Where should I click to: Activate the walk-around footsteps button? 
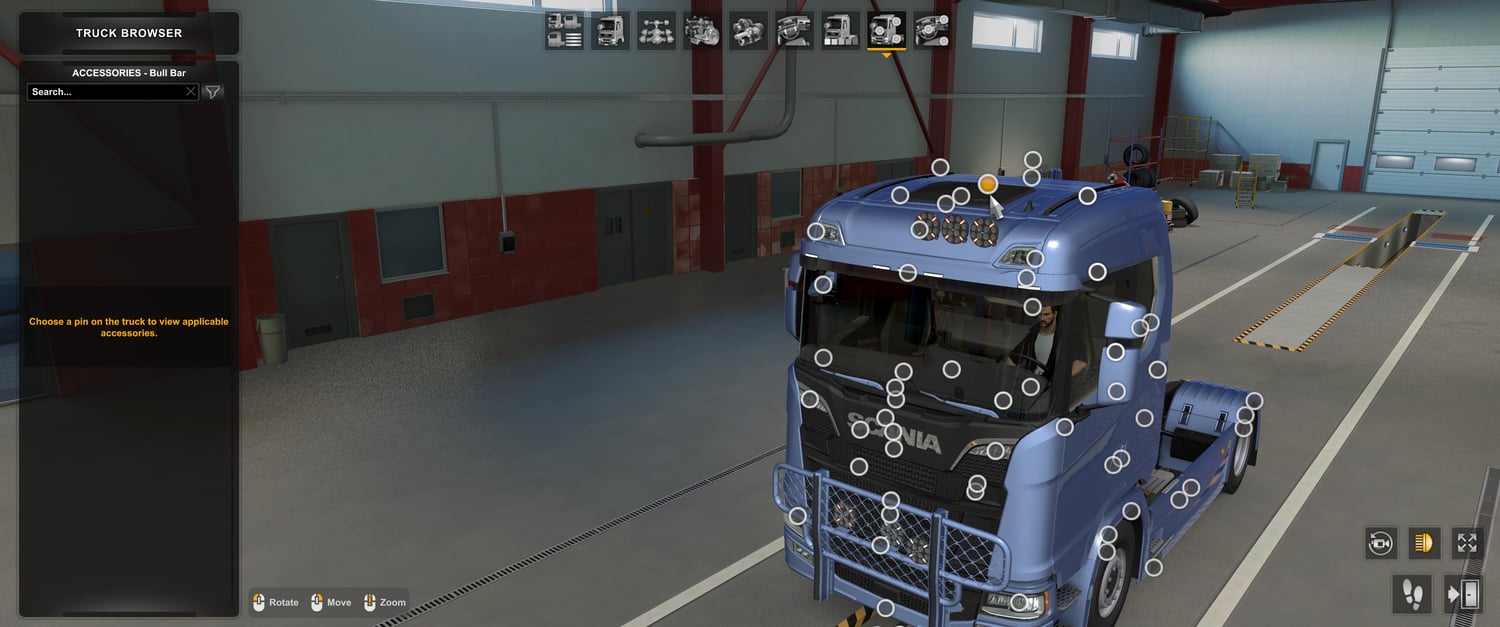click(x=1412, y=595)
